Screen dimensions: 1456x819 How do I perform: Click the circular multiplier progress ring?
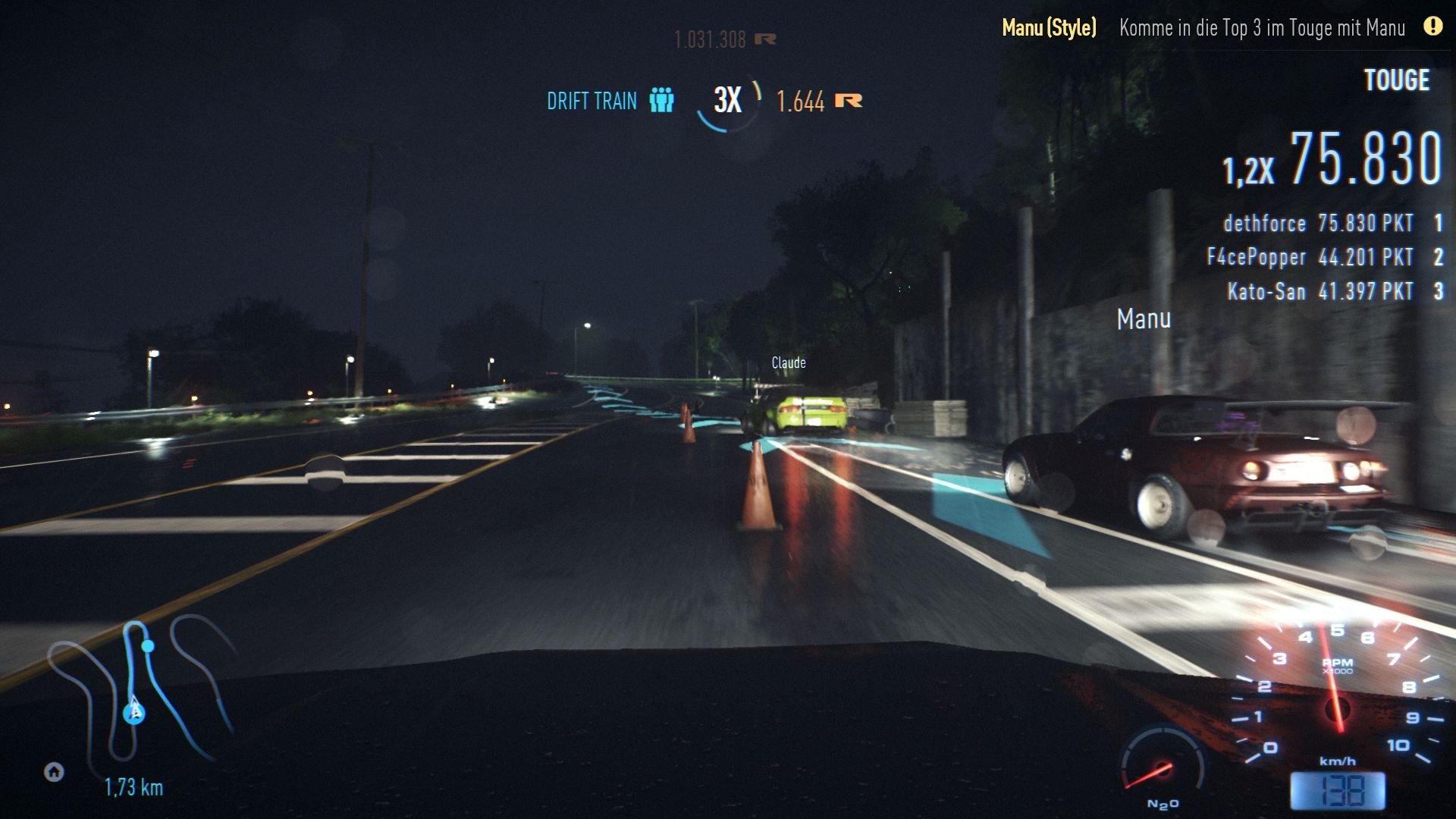pos(729,99)
